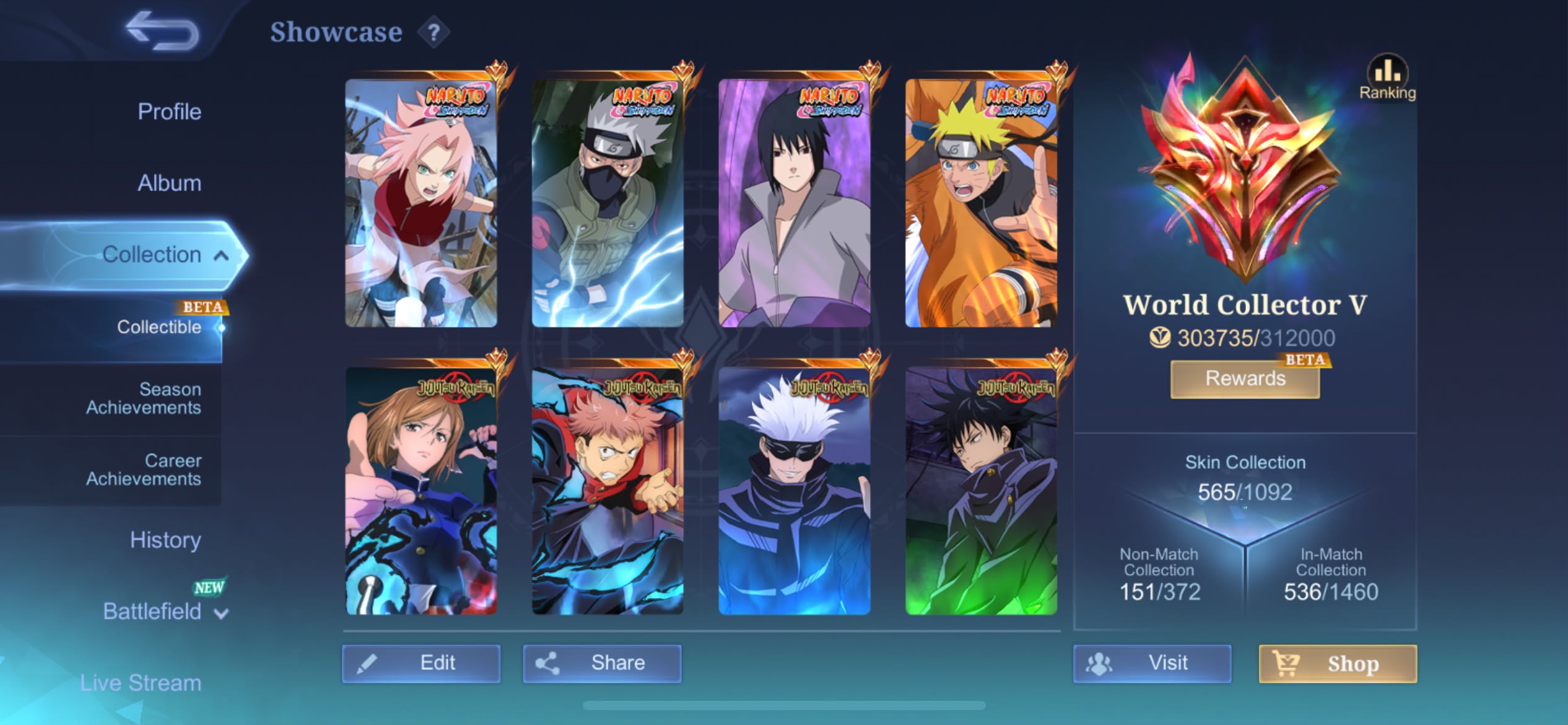Open the collector Rewards

point(1245,379)
